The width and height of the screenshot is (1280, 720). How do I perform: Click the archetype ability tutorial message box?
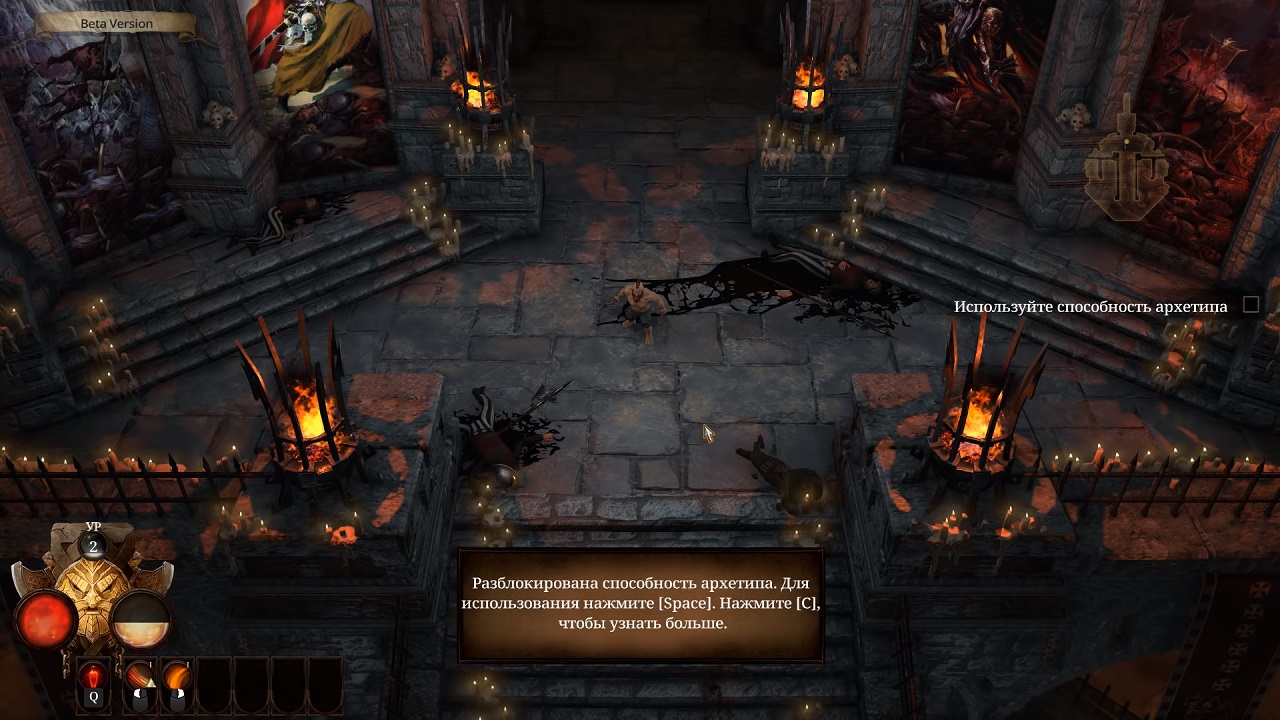pos(640,605)
